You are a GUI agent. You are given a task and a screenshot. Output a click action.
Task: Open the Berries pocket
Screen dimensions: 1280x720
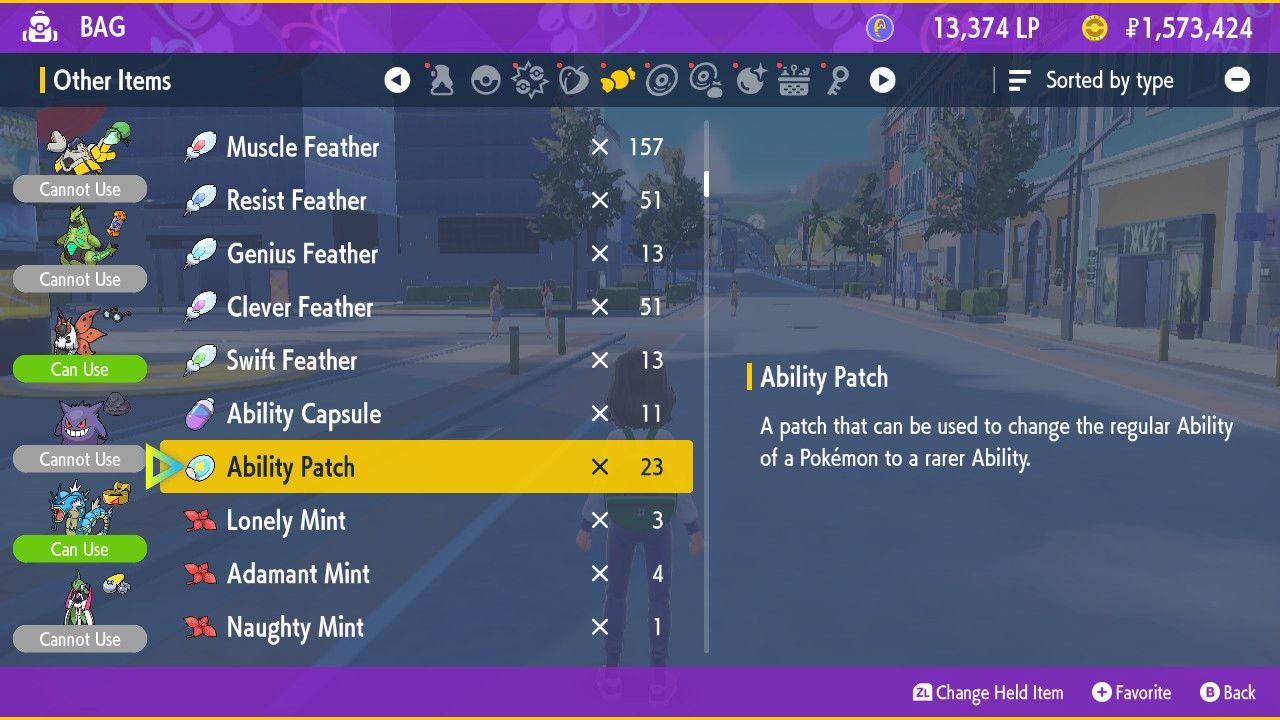pos(575,80)
